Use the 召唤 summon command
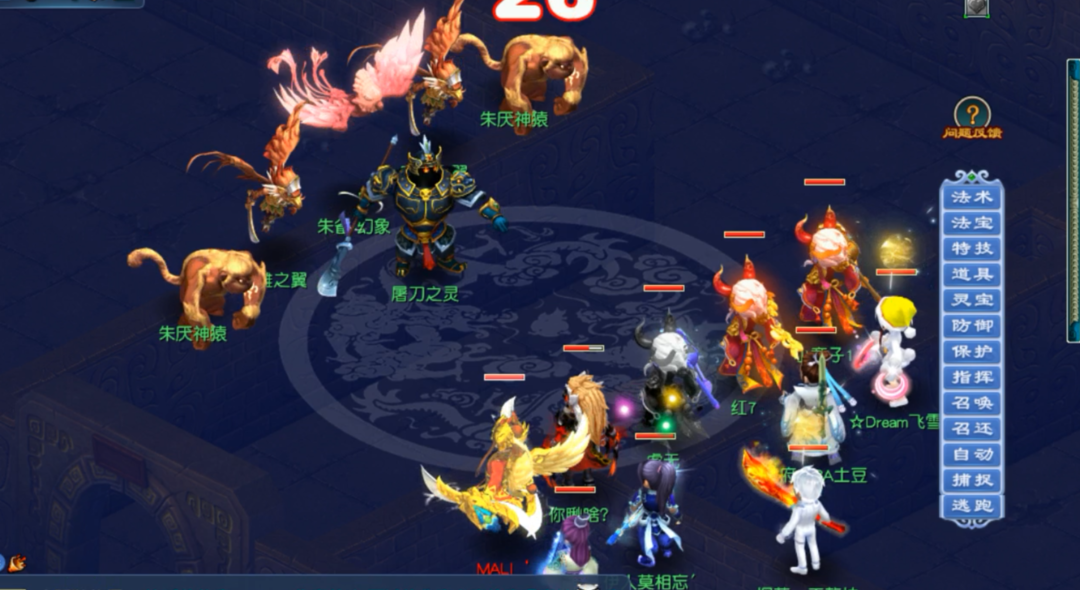Screen dimensions: 1080x590 pos(971,404)
